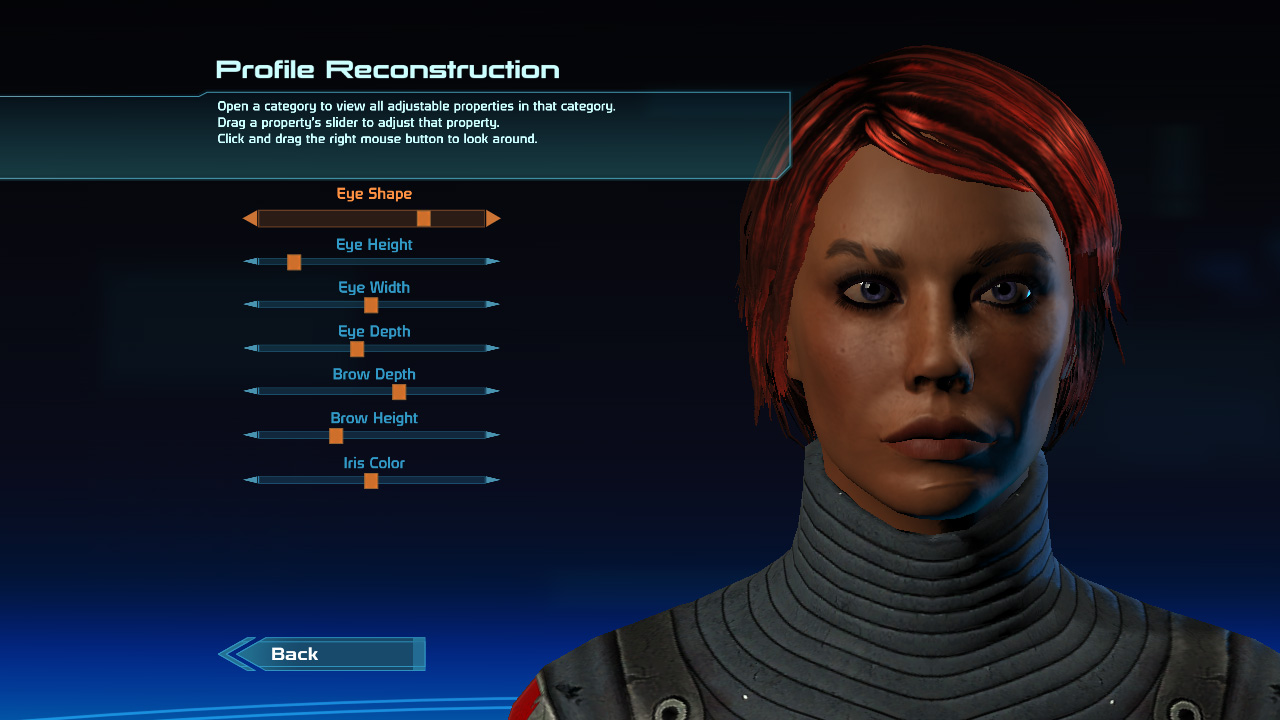Select the Eye Width property label
The width and height of the screenshot is (1280, 720).
[x=374, y=288]
